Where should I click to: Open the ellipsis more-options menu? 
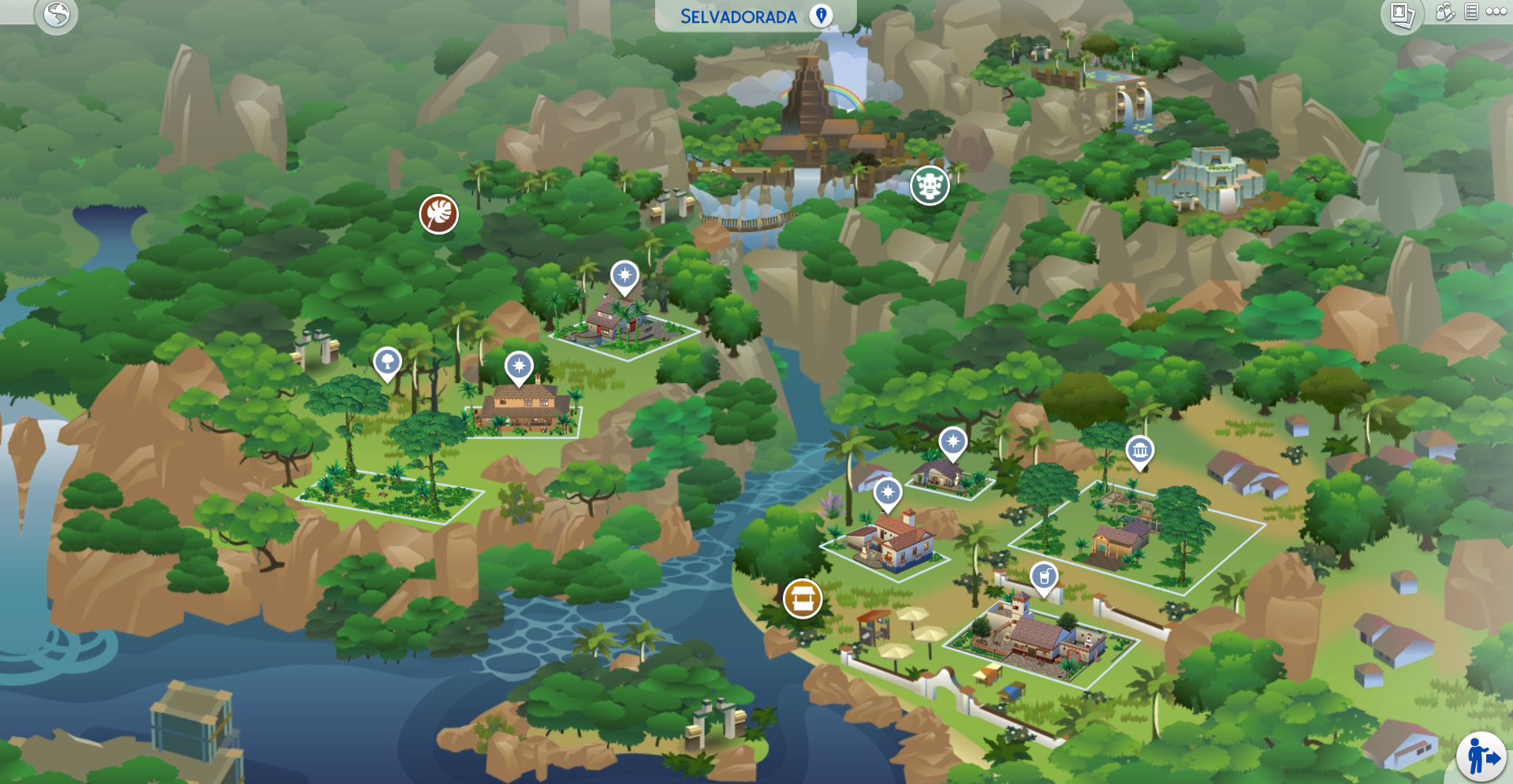tap(1496, 11)
